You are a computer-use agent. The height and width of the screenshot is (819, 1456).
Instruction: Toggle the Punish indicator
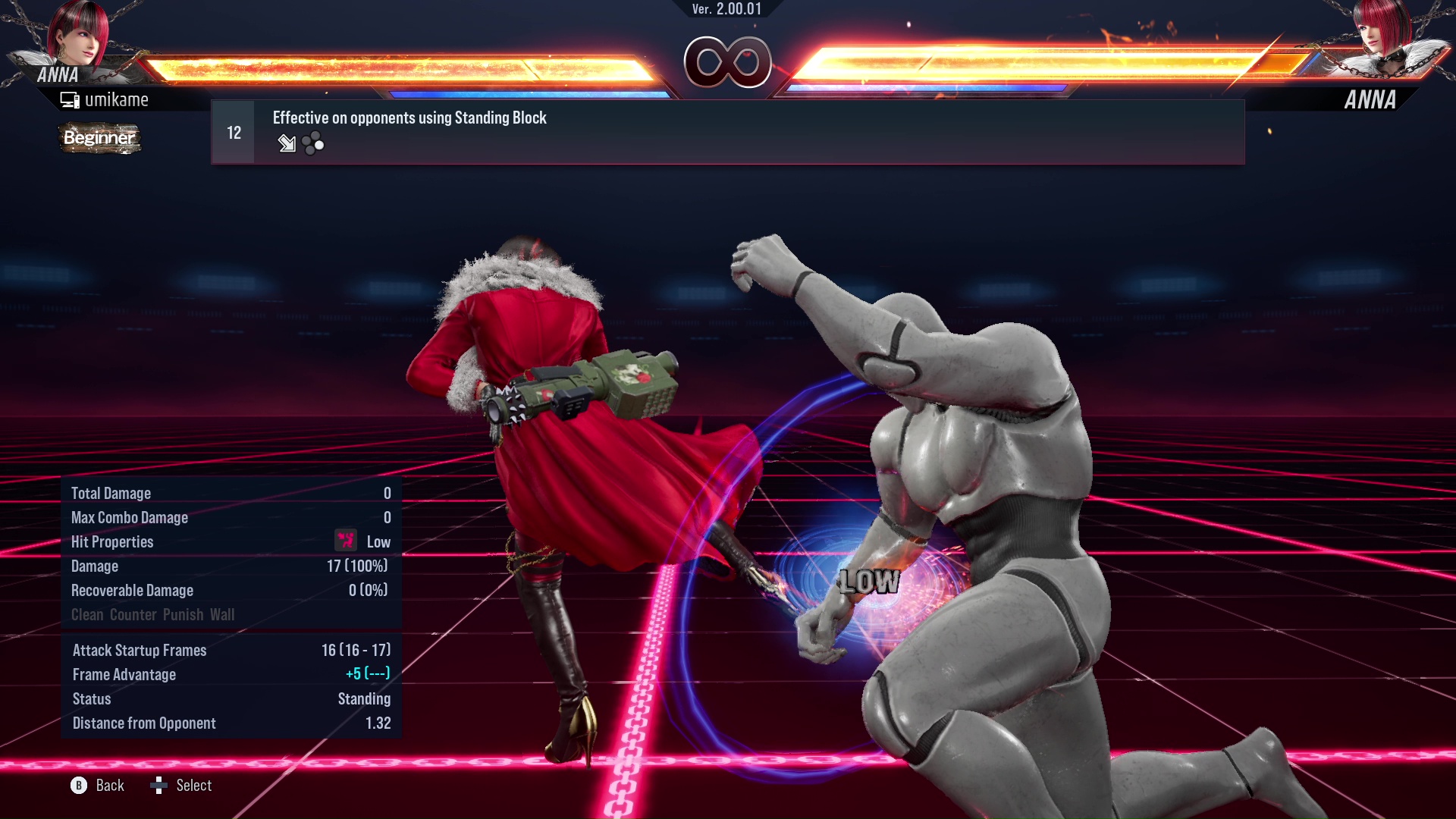tap(181, 615)
